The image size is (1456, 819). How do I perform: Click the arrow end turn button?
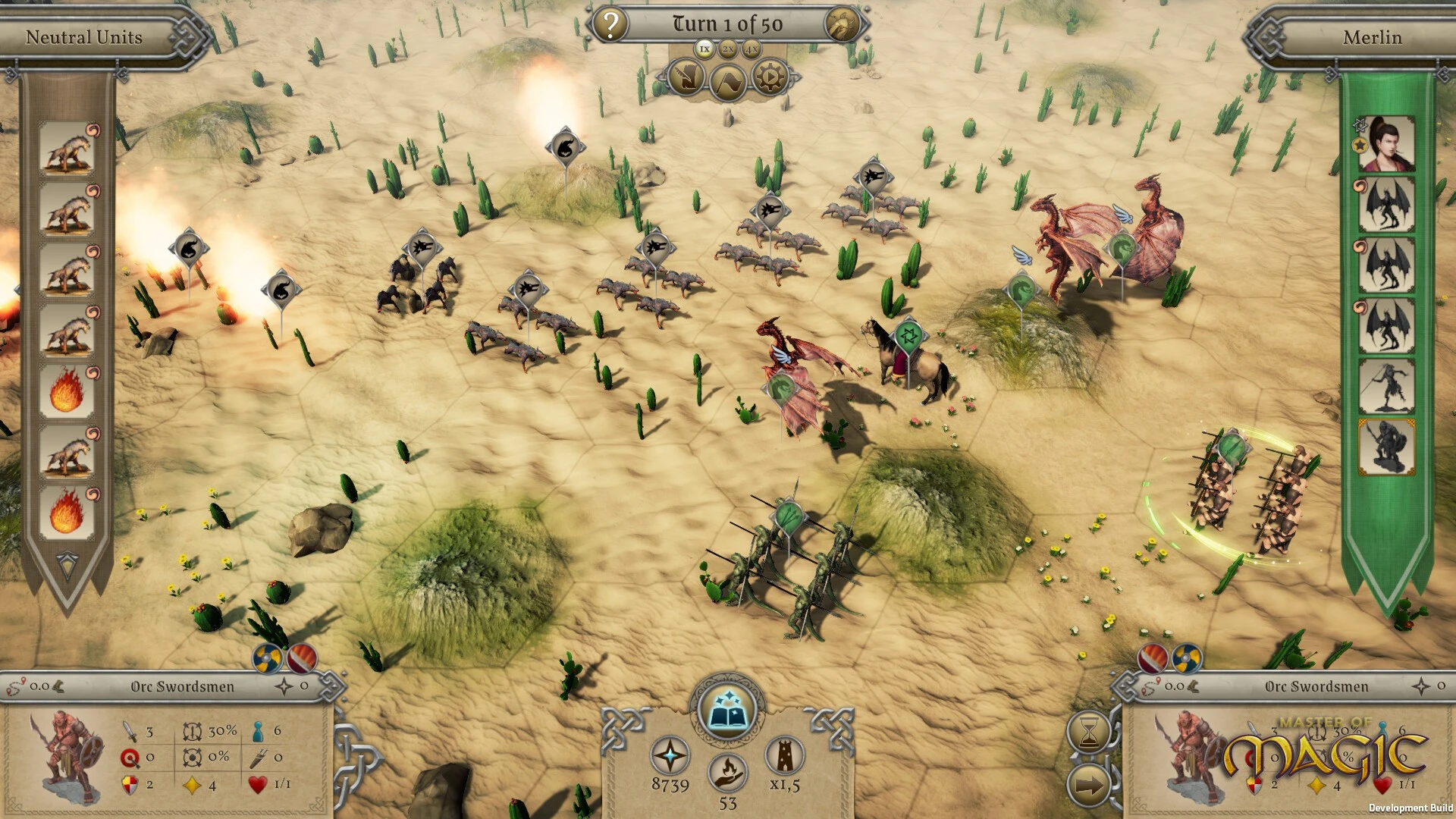[x=1089, y=786]
